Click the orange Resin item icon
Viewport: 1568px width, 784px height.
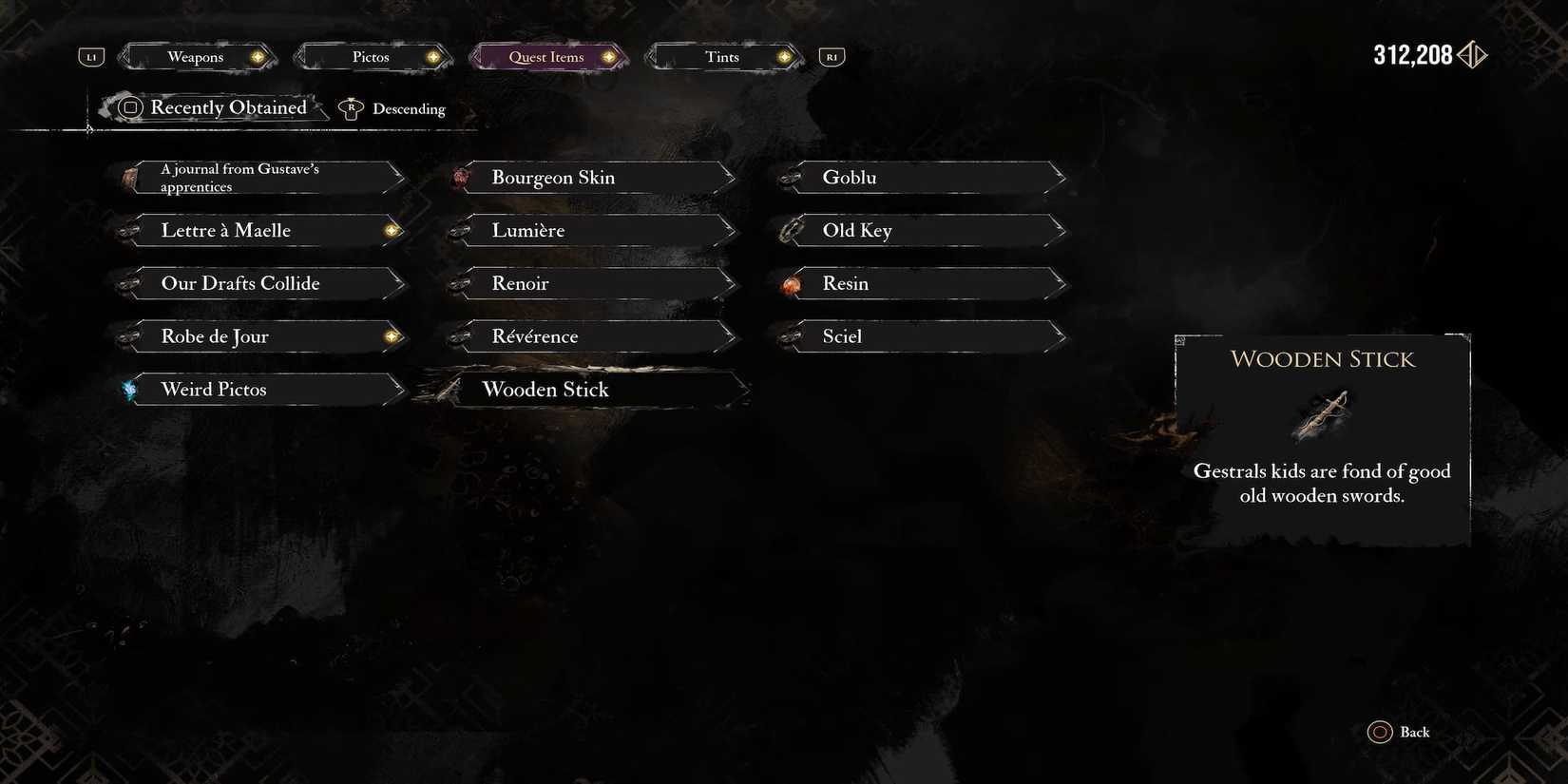(x=790, y=283)
